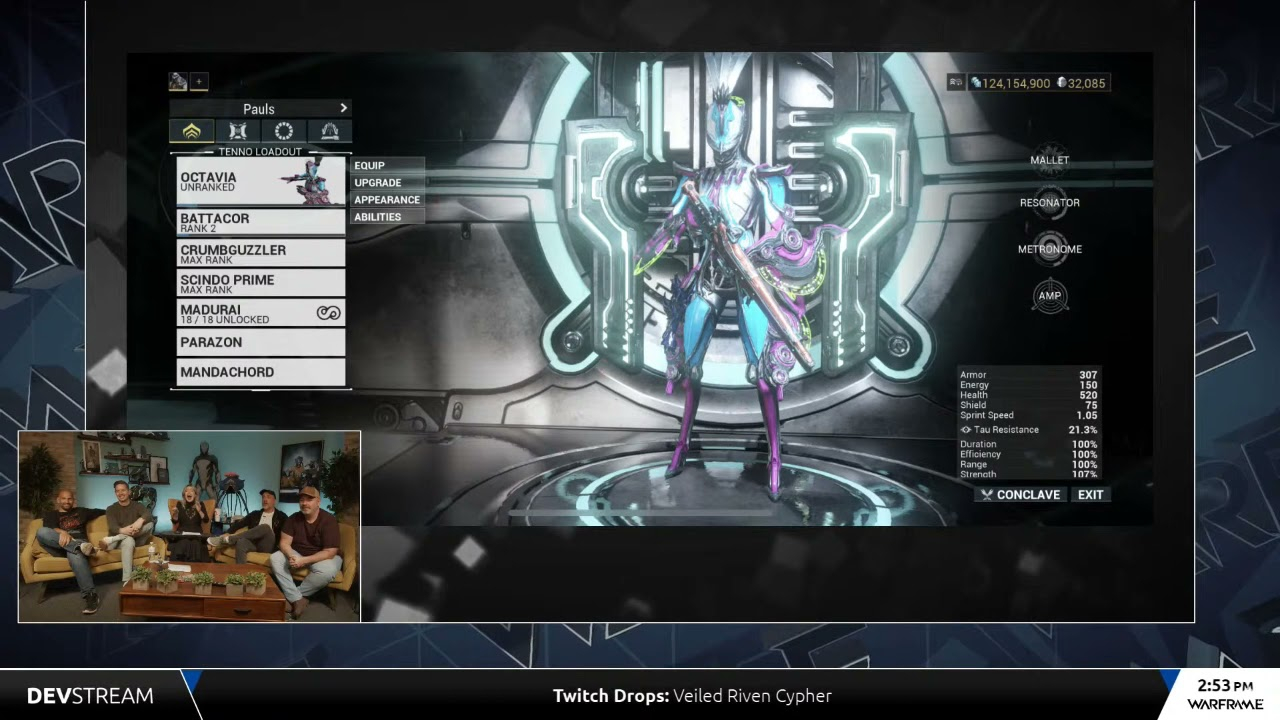The width and height of the screenshot is (1280, 720).
Task: Add a new loadout with the plus button
Action: pyautogui.click(x=199, y=82)
